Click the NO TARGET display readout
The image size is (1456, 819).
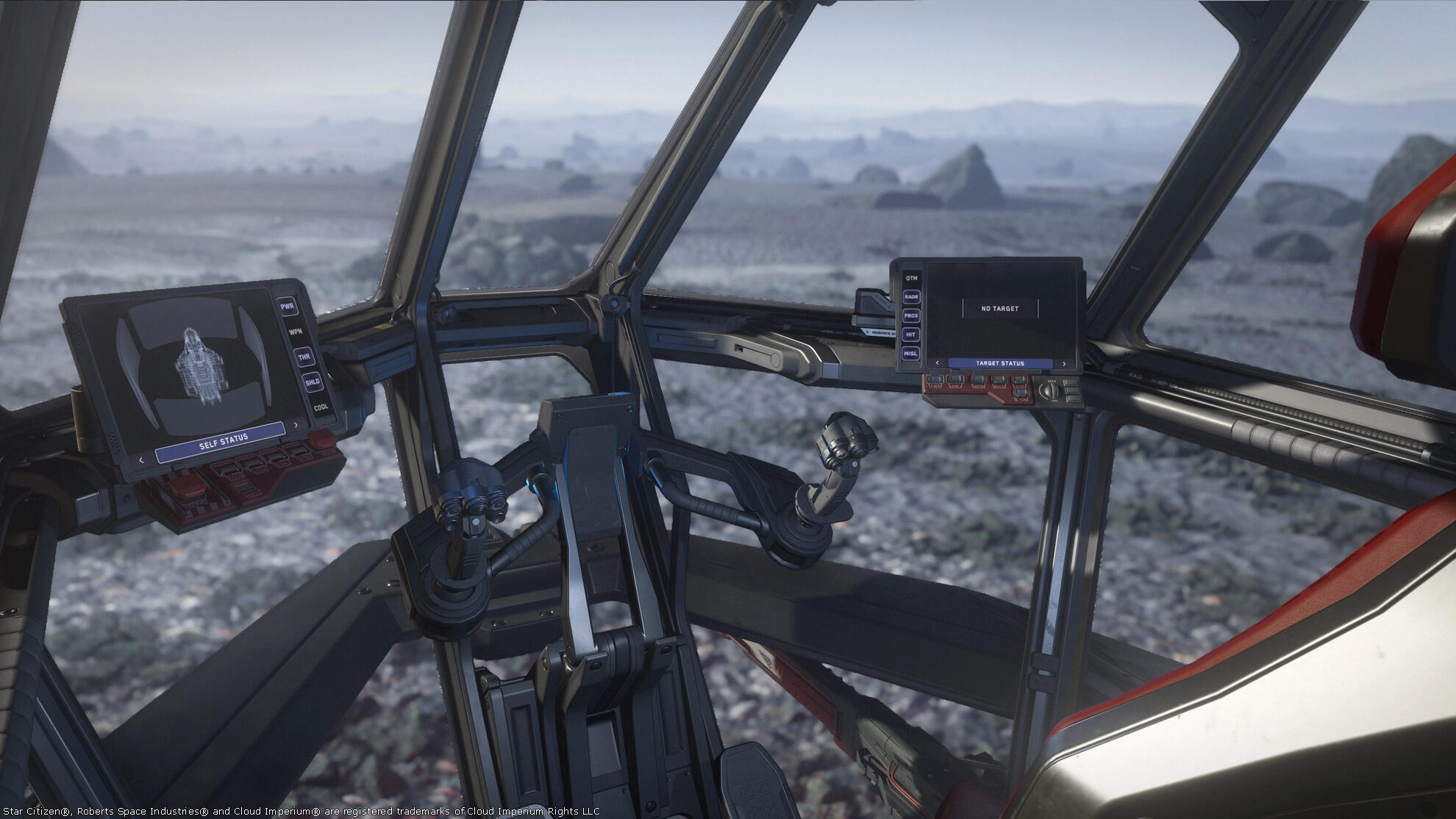(x=999, y=308)
